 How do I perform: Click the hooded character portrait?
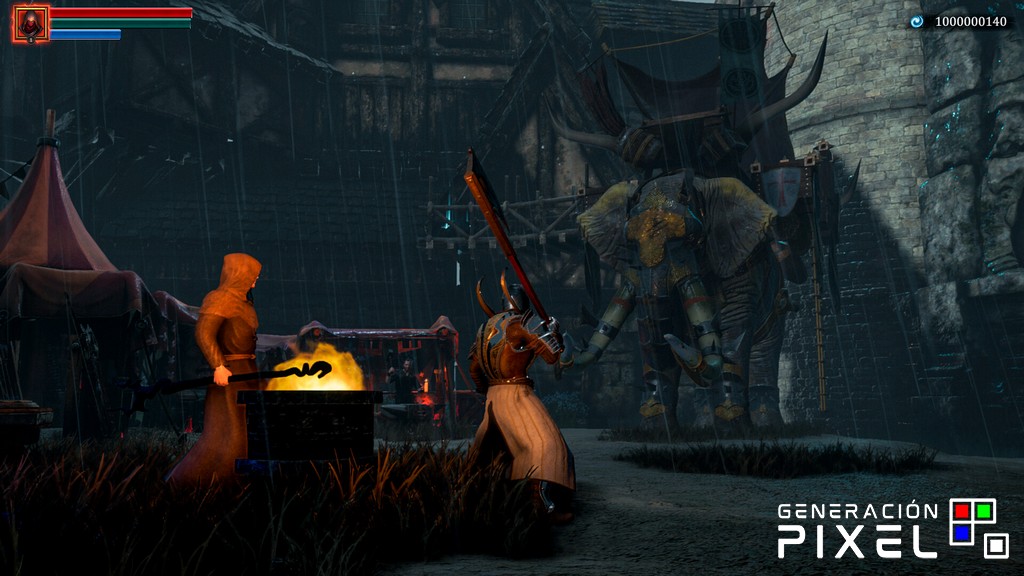(30, 24)
